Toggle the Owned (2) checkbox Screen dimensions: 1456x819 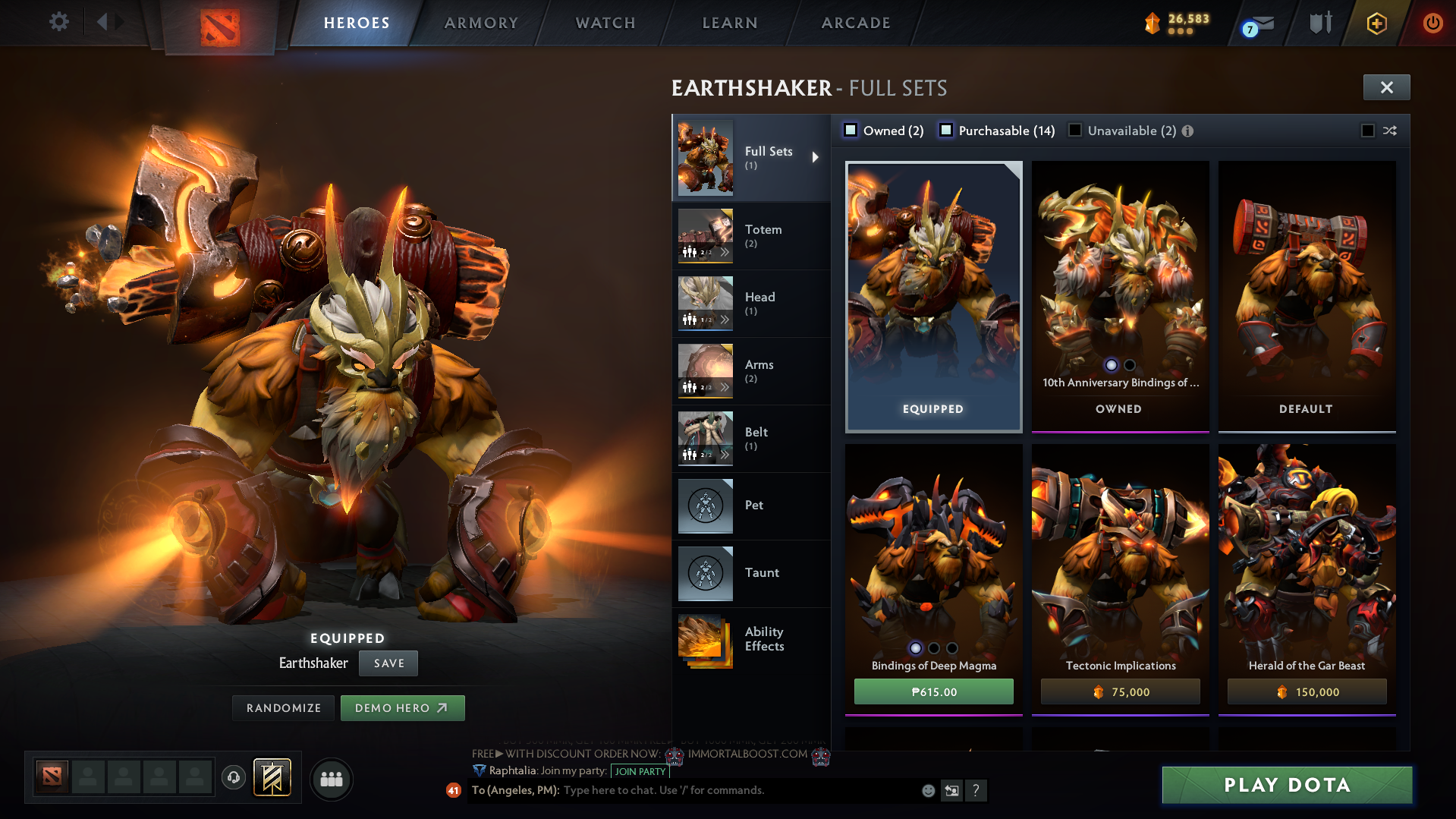click(851, 130)
